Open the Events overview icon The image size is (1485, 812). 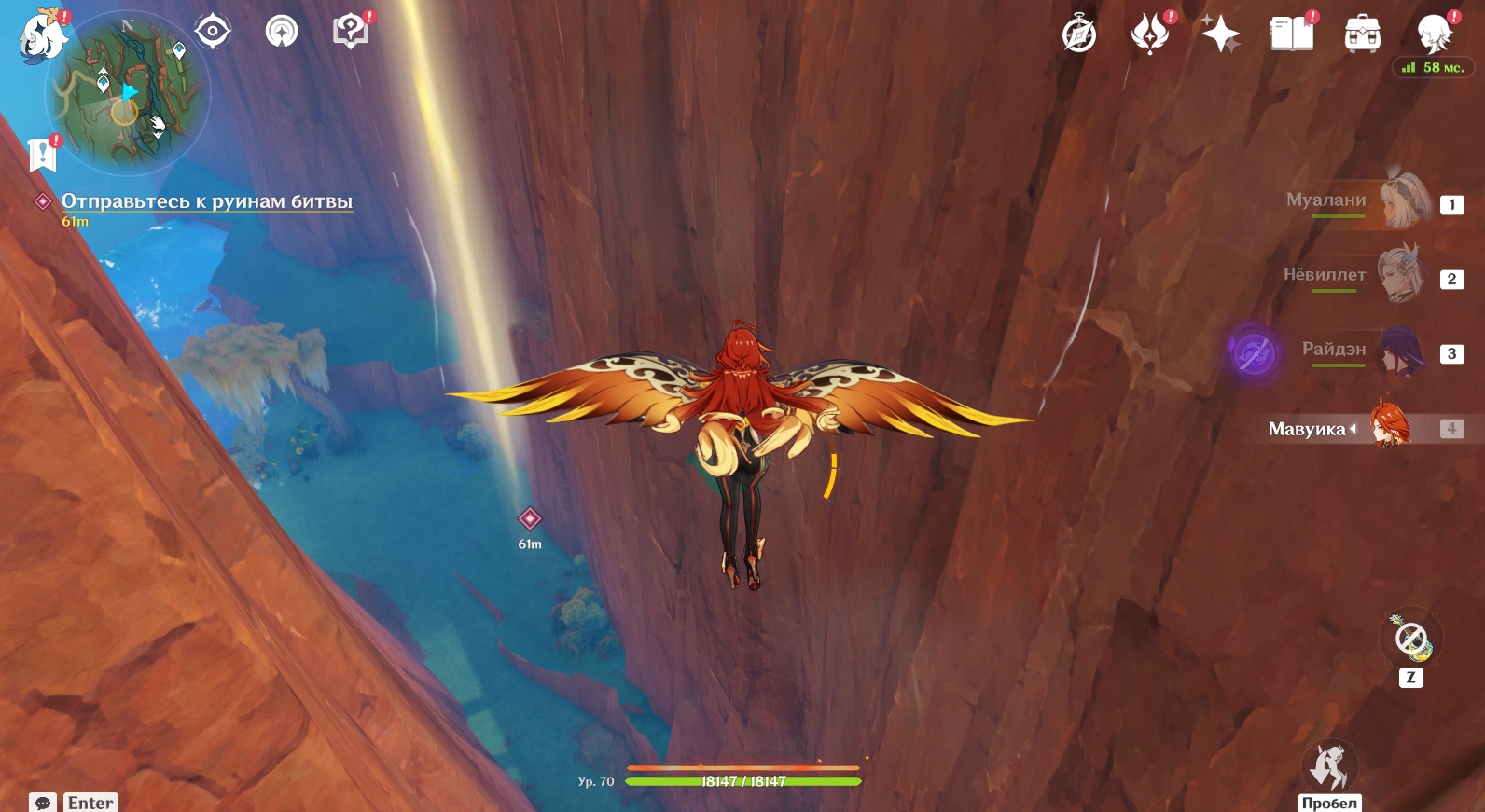(x=1150, y=34)
